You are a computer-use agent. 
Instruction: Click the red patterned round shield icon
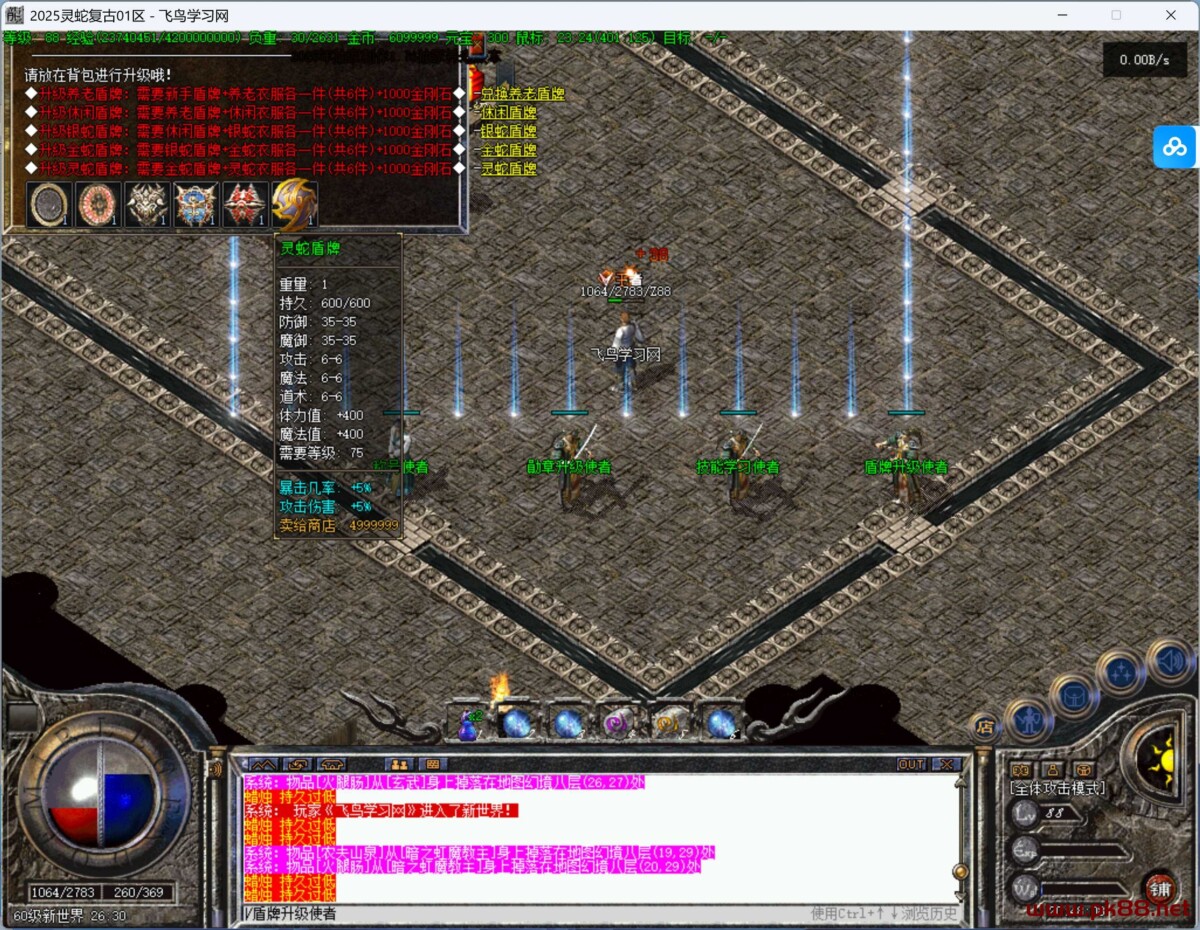point(98,205)
